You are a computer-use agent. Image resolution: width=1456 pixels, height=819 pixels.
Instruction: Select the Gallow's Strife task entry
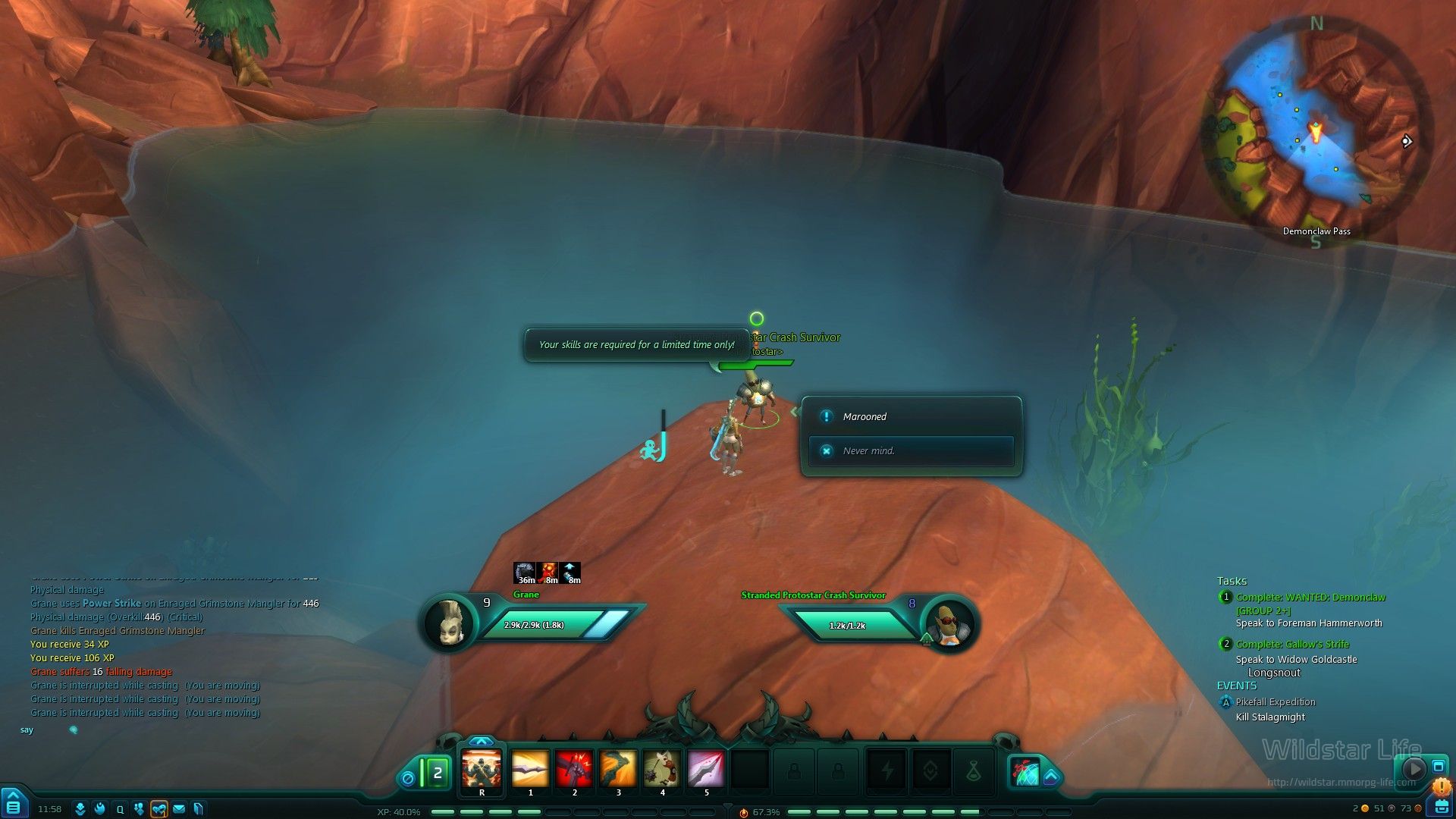coord(1292,645)
